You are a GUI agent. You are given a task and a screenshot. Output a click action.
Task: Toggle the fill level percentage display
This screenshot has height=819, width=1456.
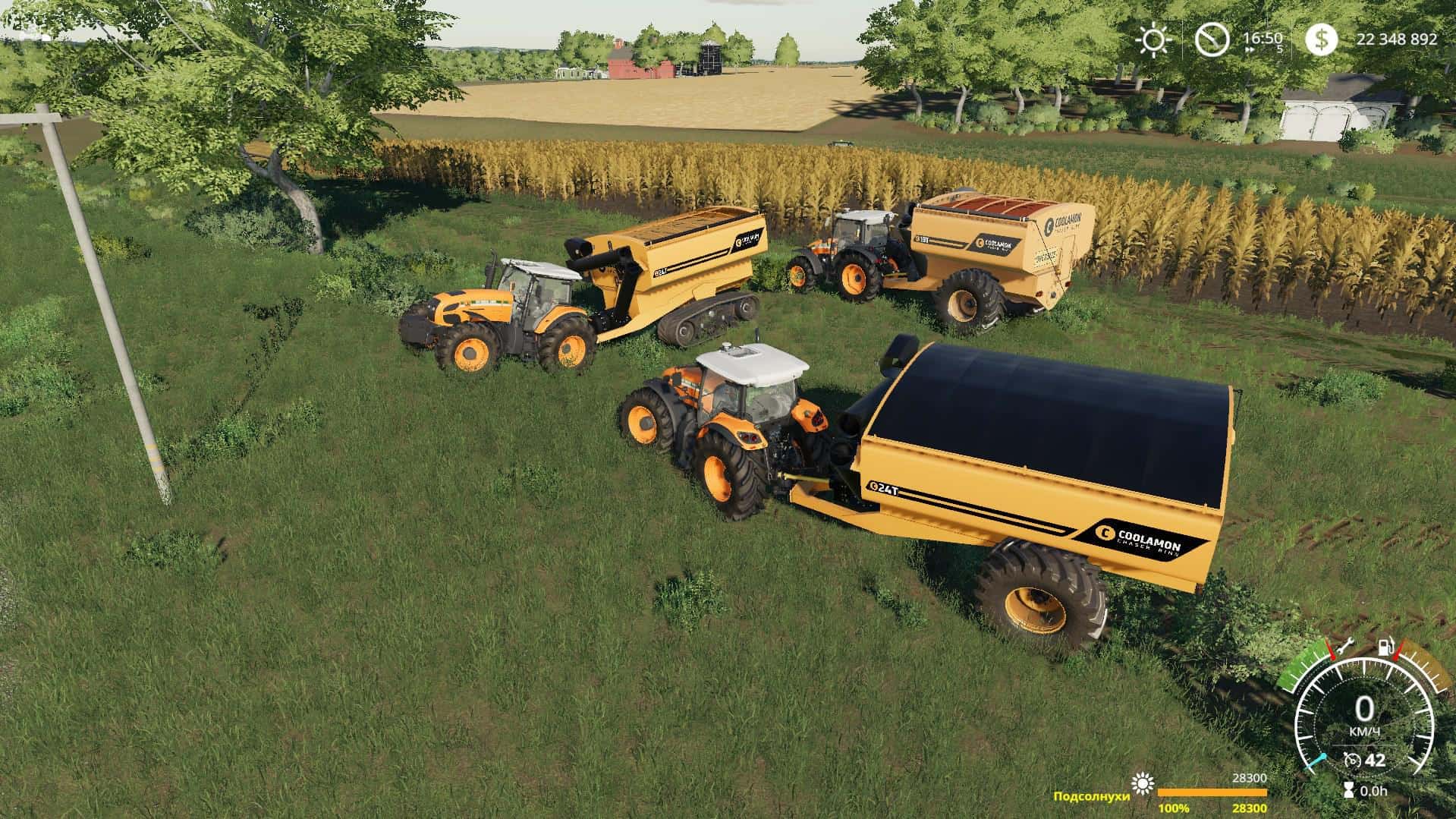(x=1174, y=808)
